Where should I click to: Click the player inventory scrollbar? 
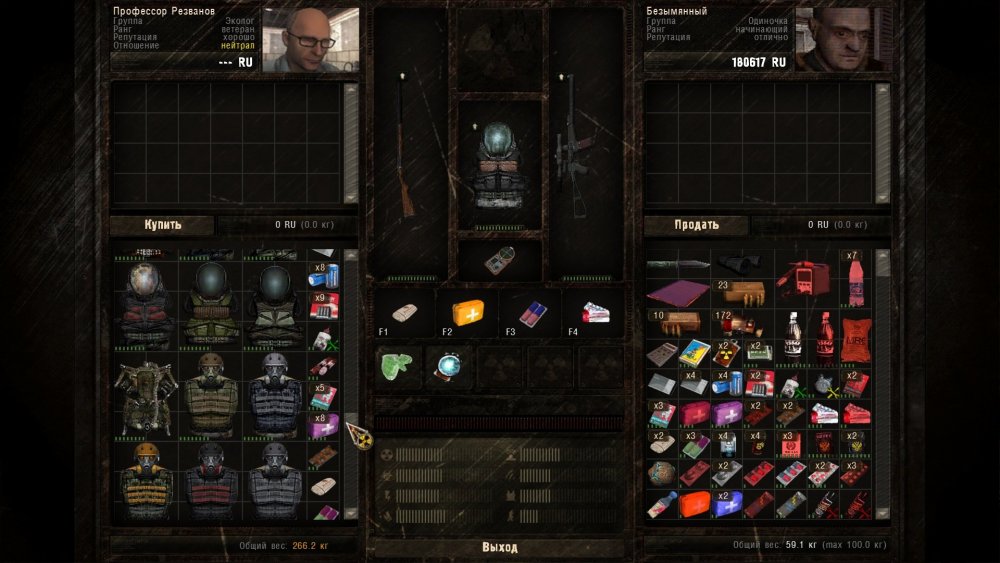pyautogui.click(x=883, y=385)
